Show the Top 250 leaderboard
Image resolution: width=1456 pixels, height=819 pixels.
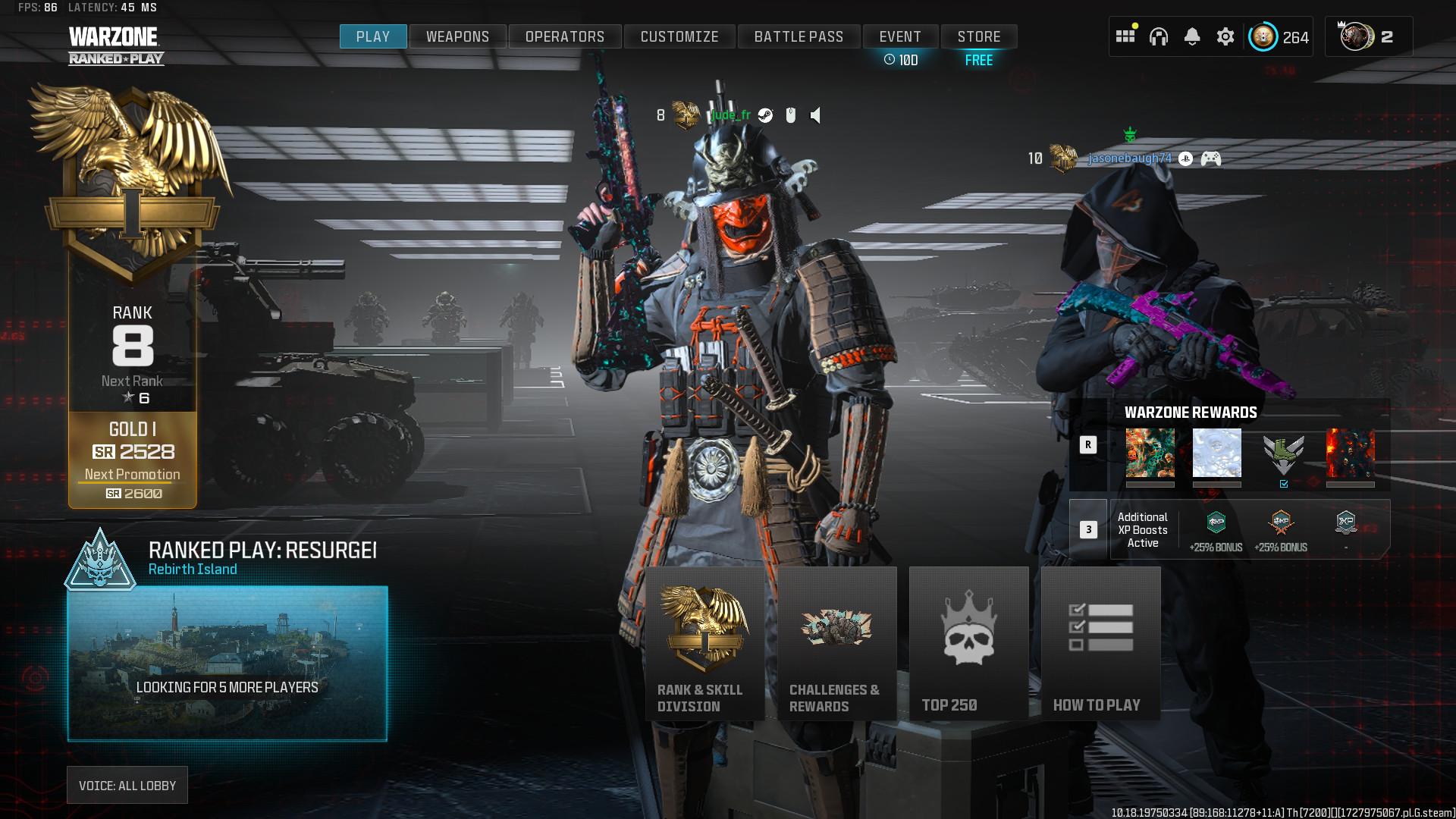pos(968,643)
